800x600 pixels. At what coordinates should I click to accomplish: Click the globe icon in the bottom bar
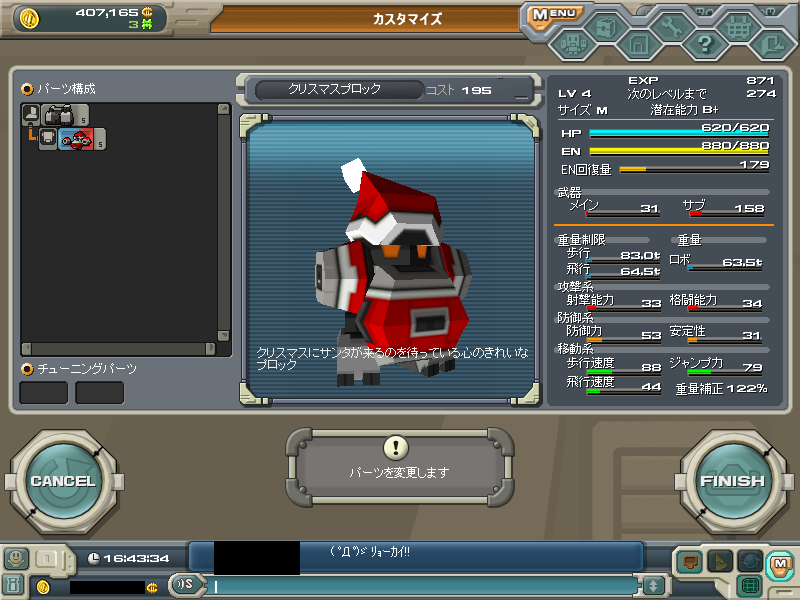750,562
